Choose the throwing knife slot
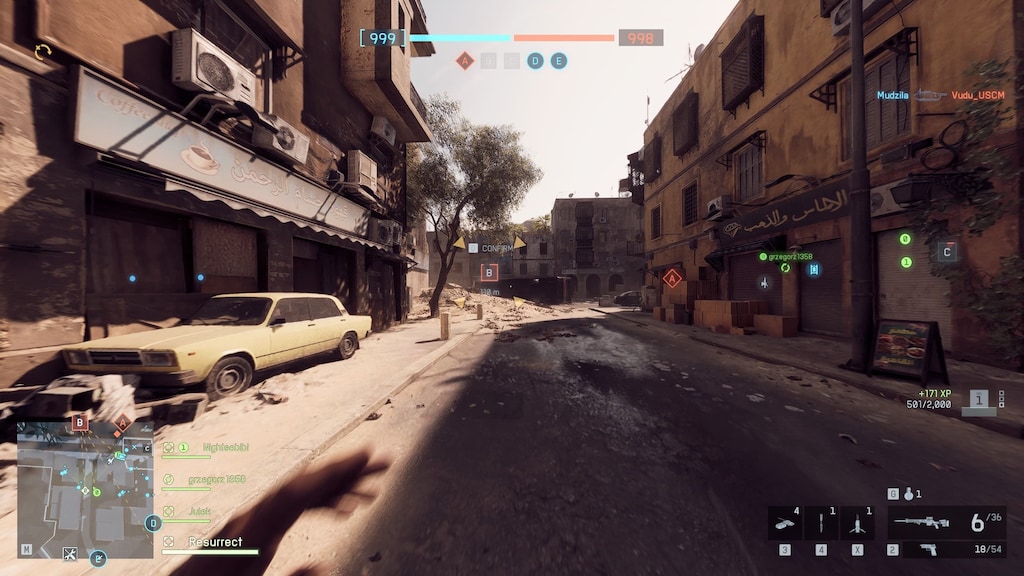 coord(821,524)
